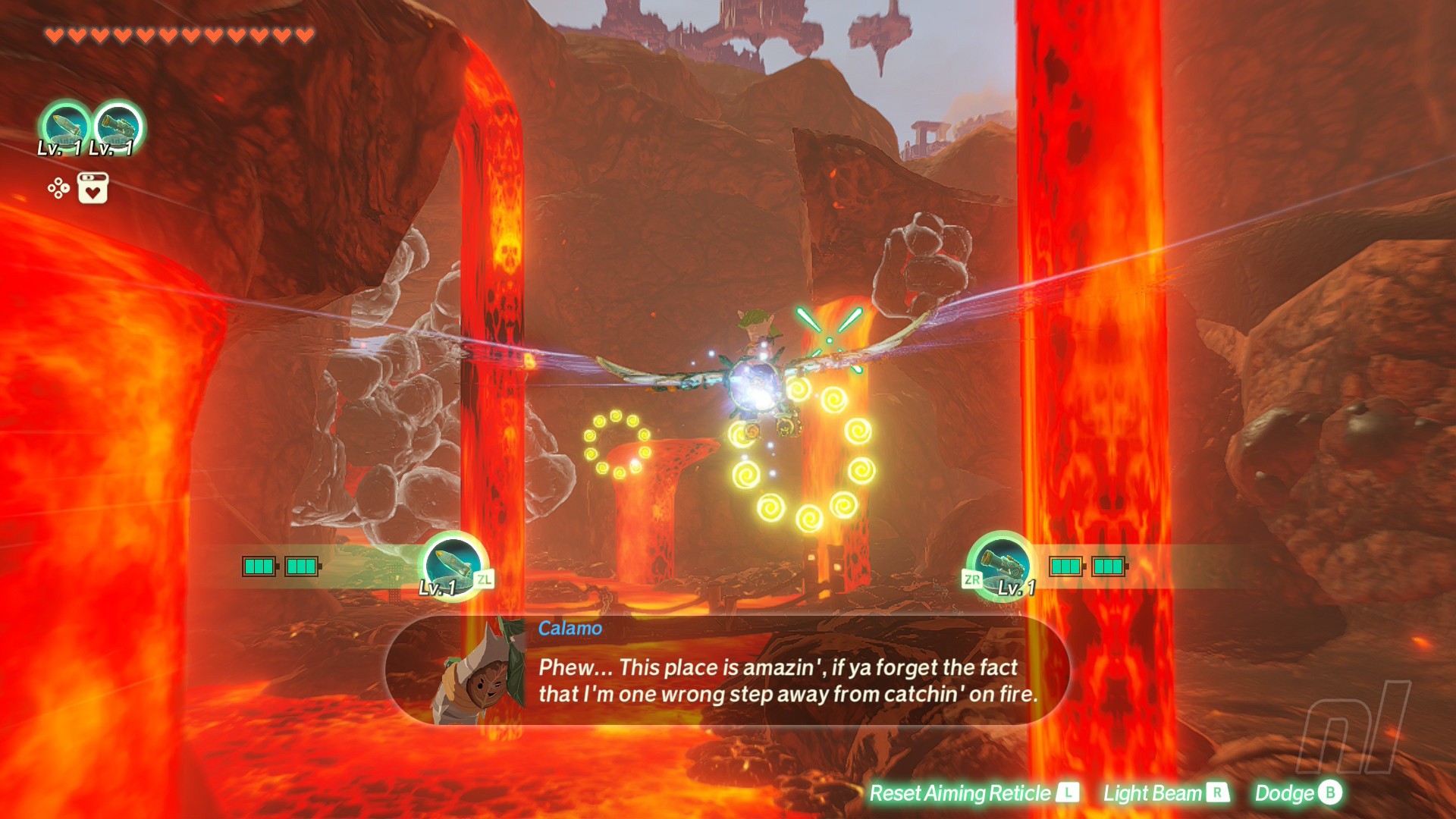Choose the small cannon icon beneath the hearts row
This screenshot has width=1456, height=819.
118,126
